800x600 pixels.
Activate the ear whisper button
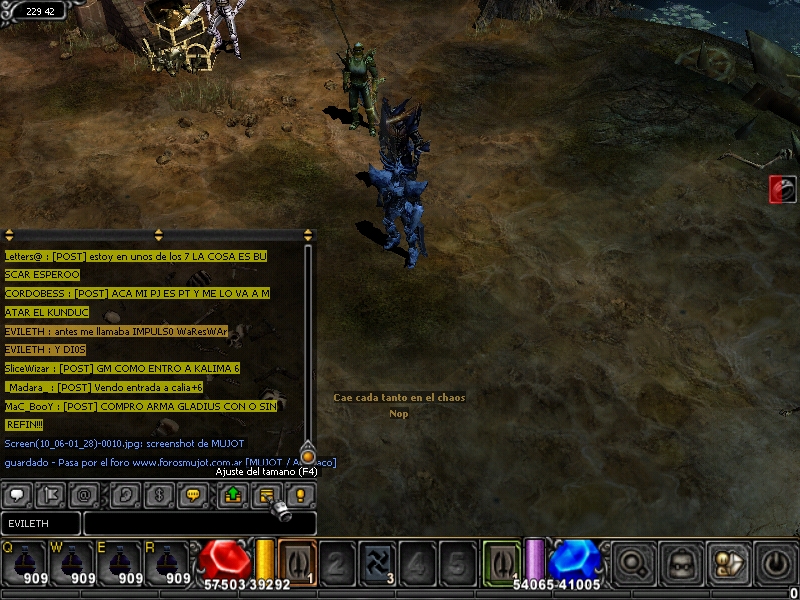(127, 495)
